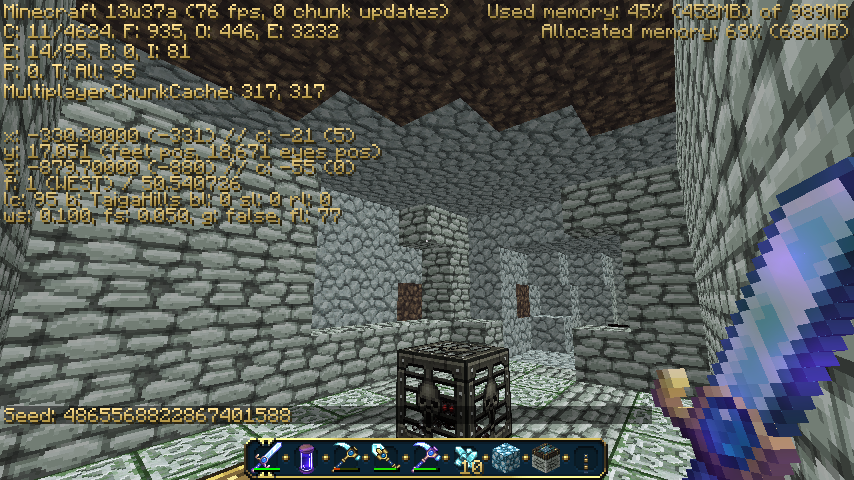Pick the diamond ore block slot
The height and width of the screenshot is (480, 854).
click(x=505, y=458)
